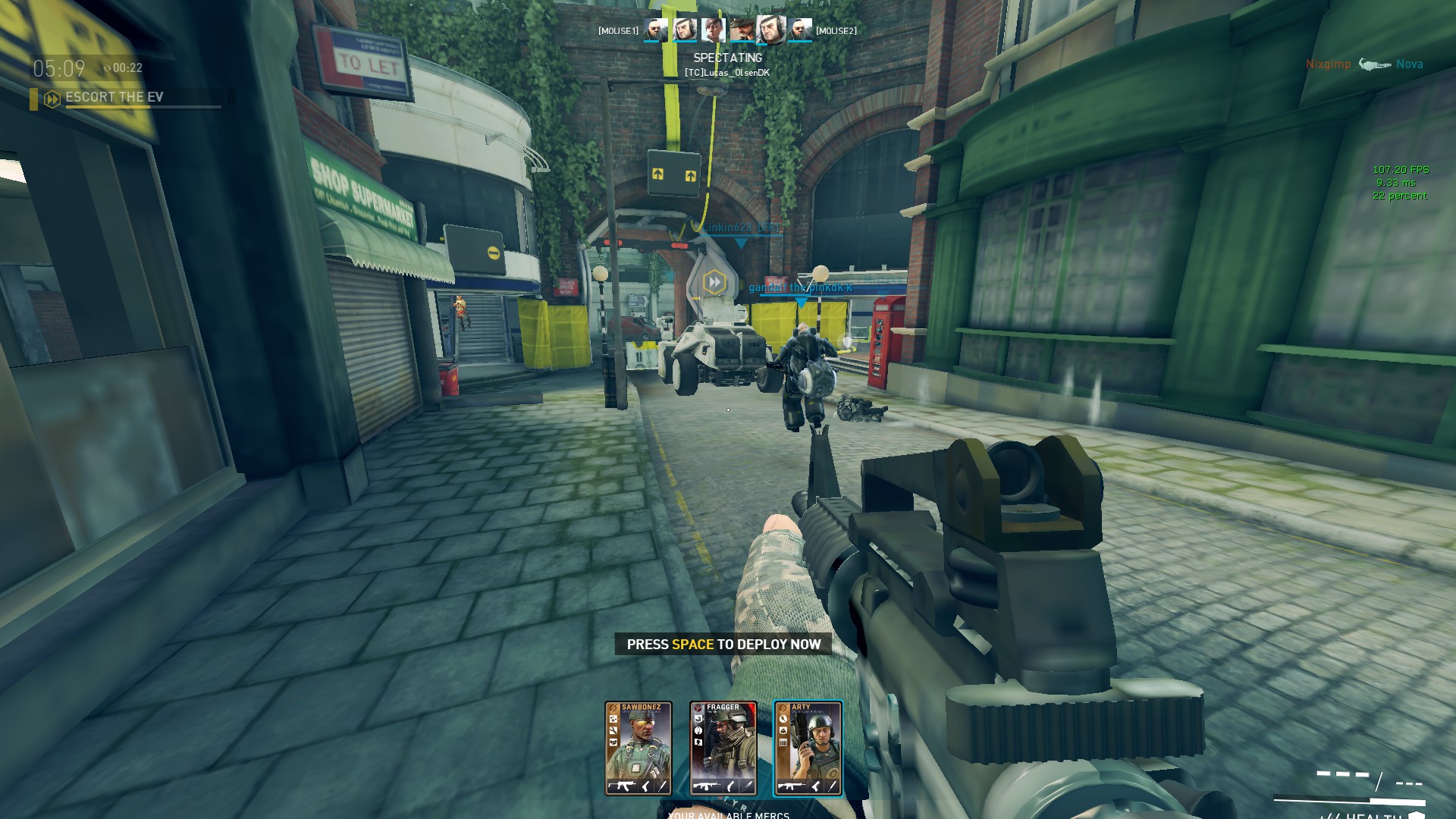Choose the Fragger merc card
Image resolution: width=1456 pixels, height=819 pixels.
pos(723,748)
